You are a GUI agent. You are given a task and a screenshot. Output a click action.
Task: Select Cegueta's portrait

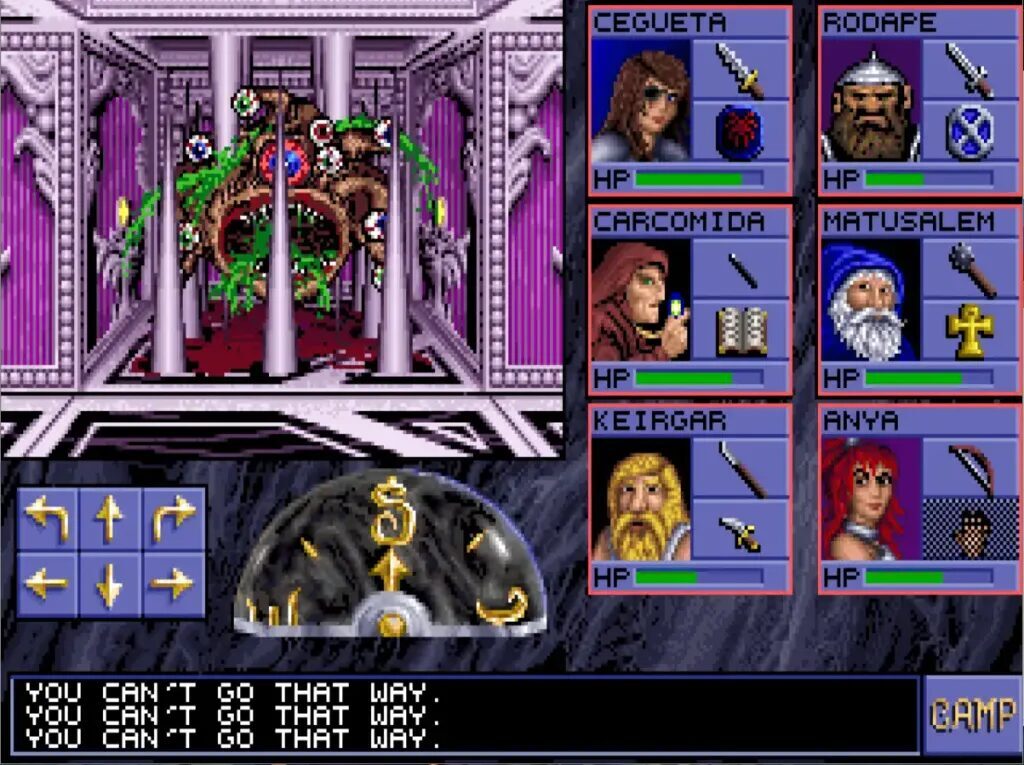tap(640, 101)
